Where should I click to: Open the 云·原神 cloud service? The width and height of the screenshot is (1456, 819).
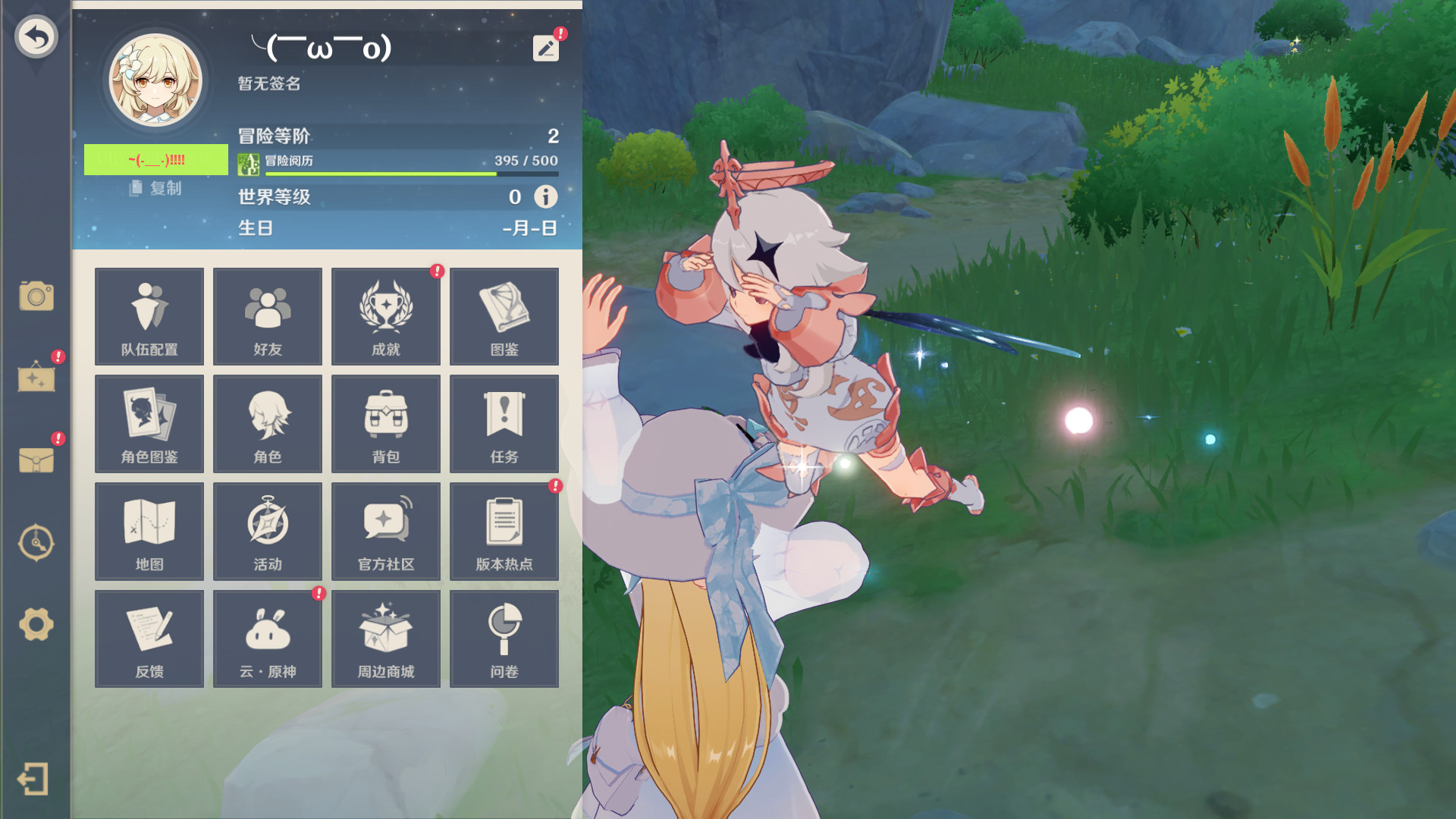tap(267, 638)
